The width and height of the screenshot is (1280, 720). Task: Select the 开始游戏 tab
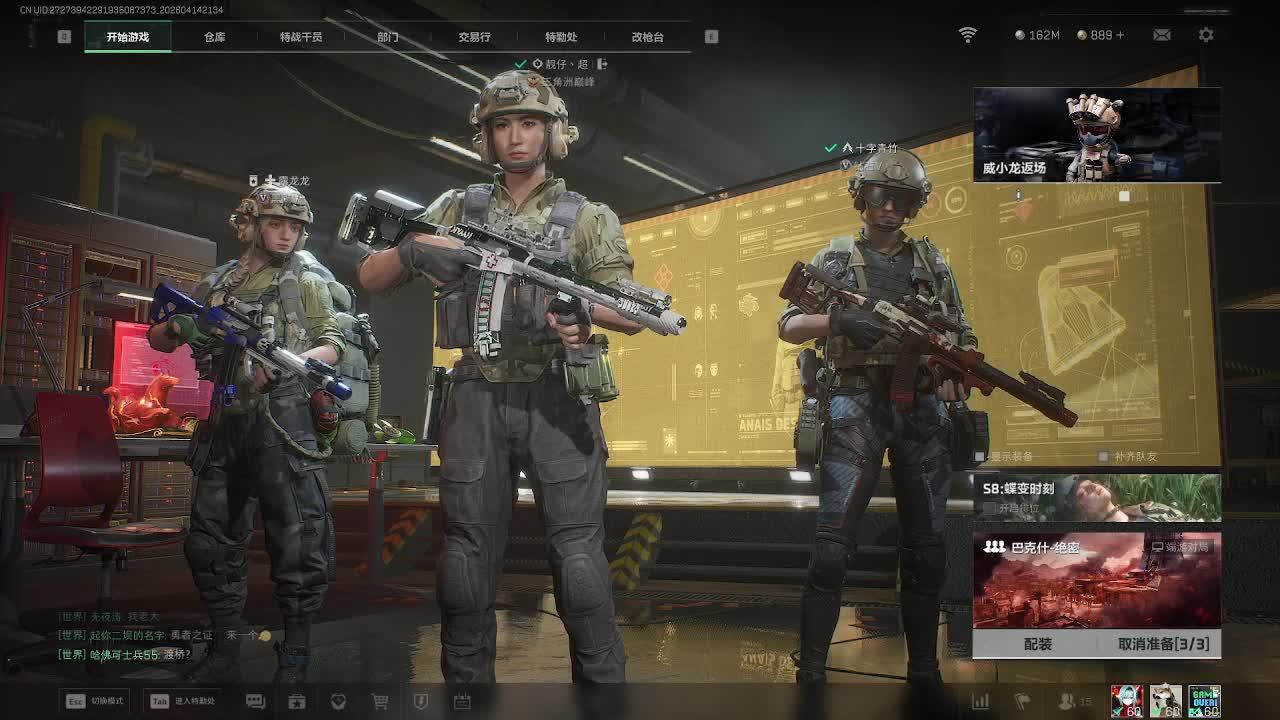(x=128, y=37)
